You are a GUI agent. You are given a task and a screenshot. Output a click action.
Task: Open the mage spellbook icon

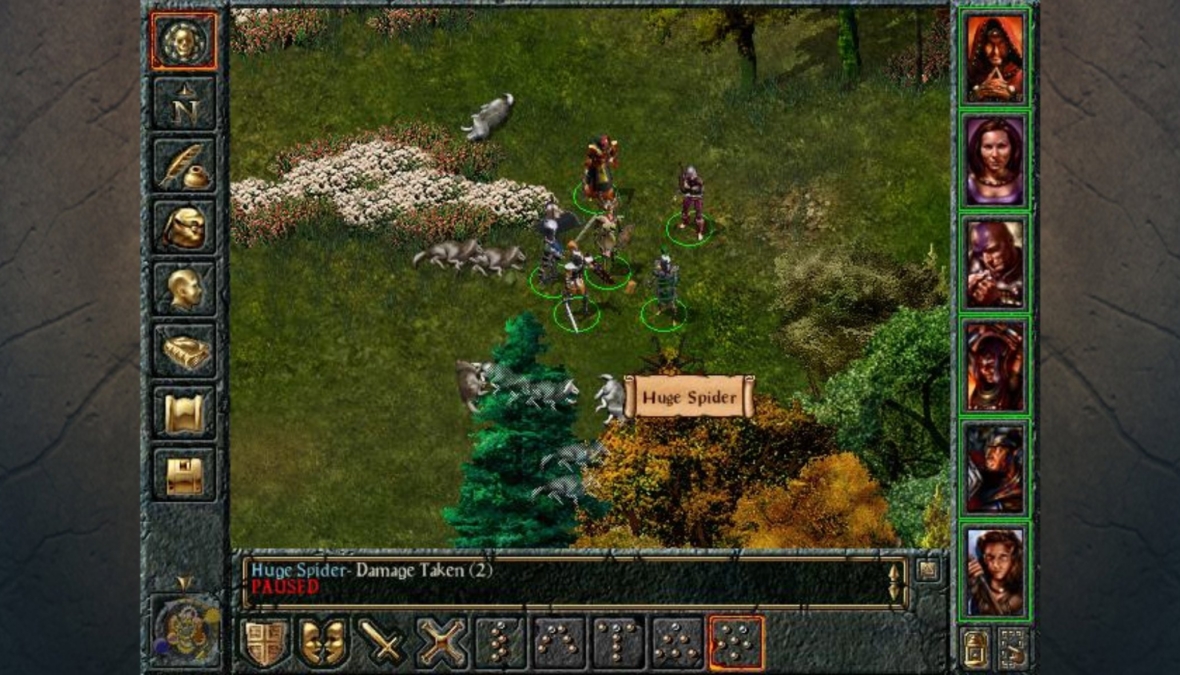[184, 350]
